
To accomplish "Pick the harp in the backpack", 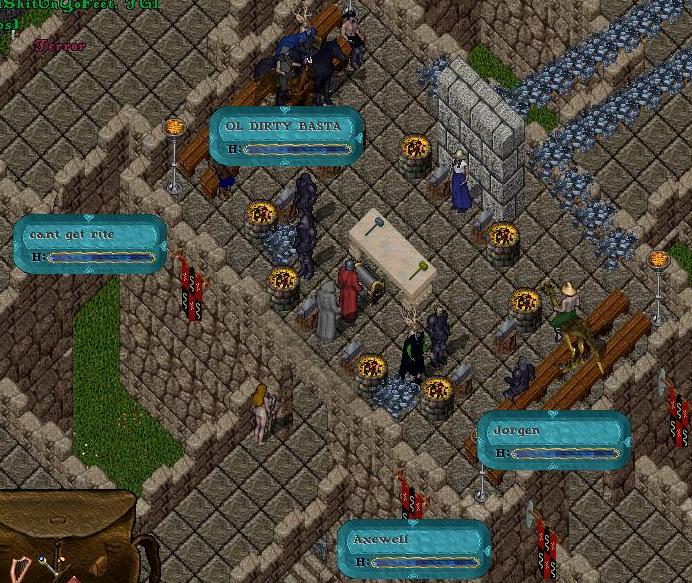I will (22, 562).
